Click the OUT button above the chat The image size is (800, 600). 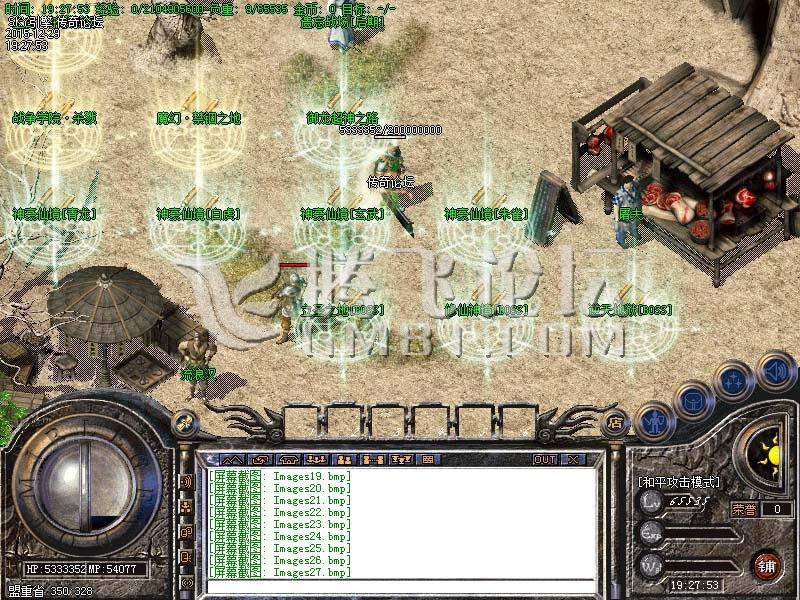(544, 460)
